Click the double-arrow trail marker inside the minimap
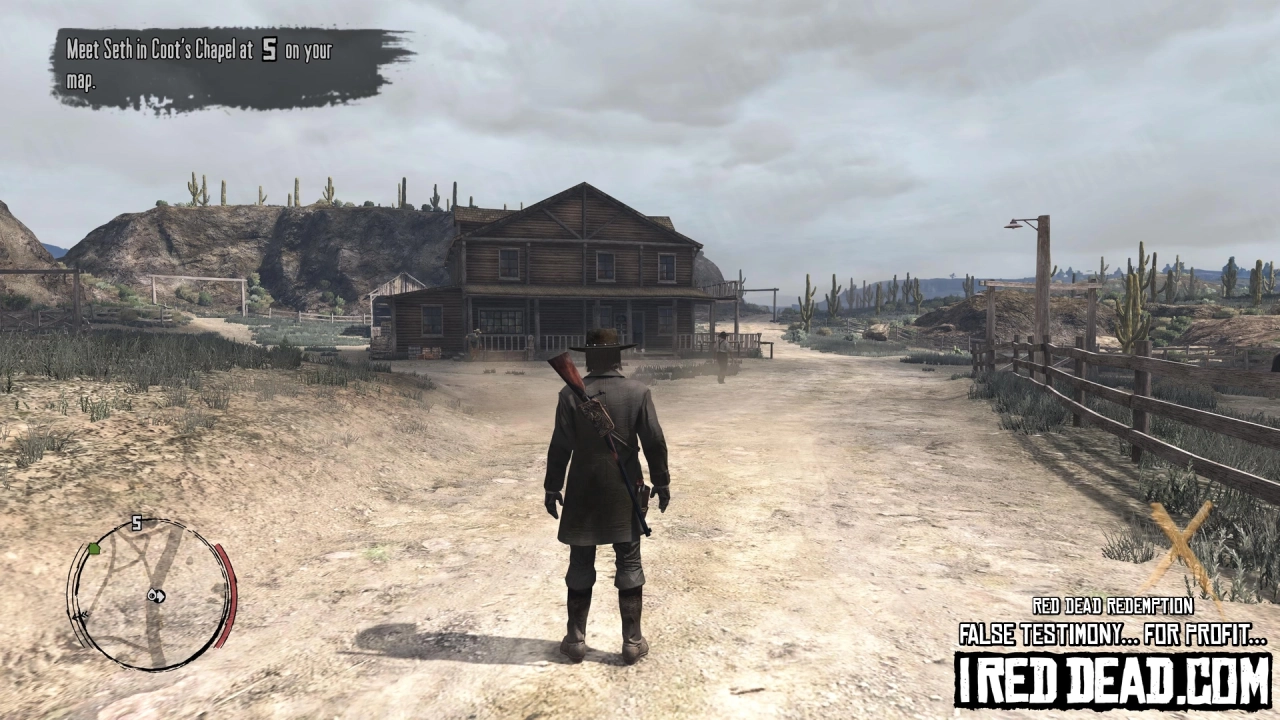 tap(81, 614)
